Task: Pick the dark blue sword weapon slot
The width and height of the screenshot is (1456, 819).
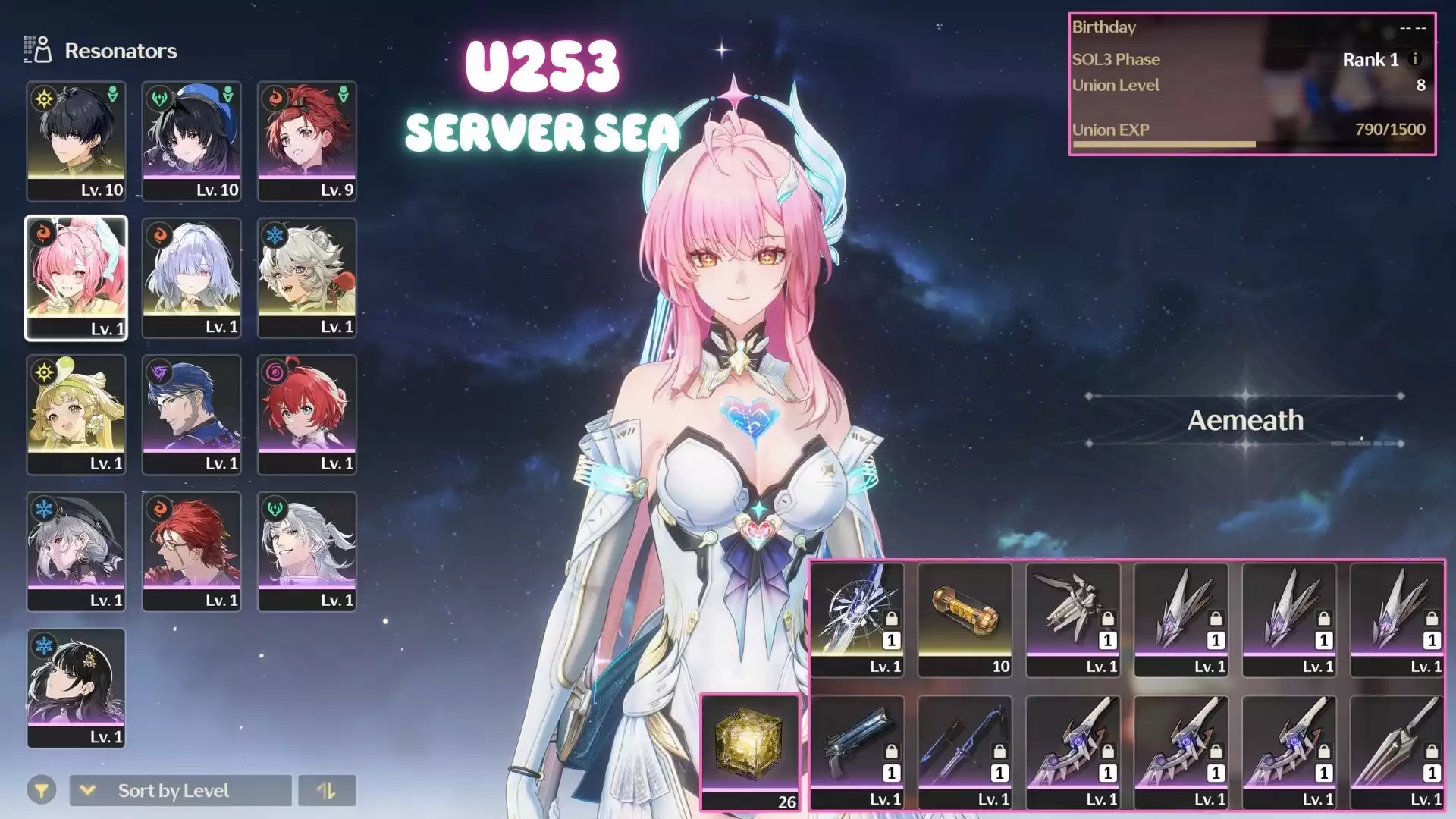Action: (965, 751)
